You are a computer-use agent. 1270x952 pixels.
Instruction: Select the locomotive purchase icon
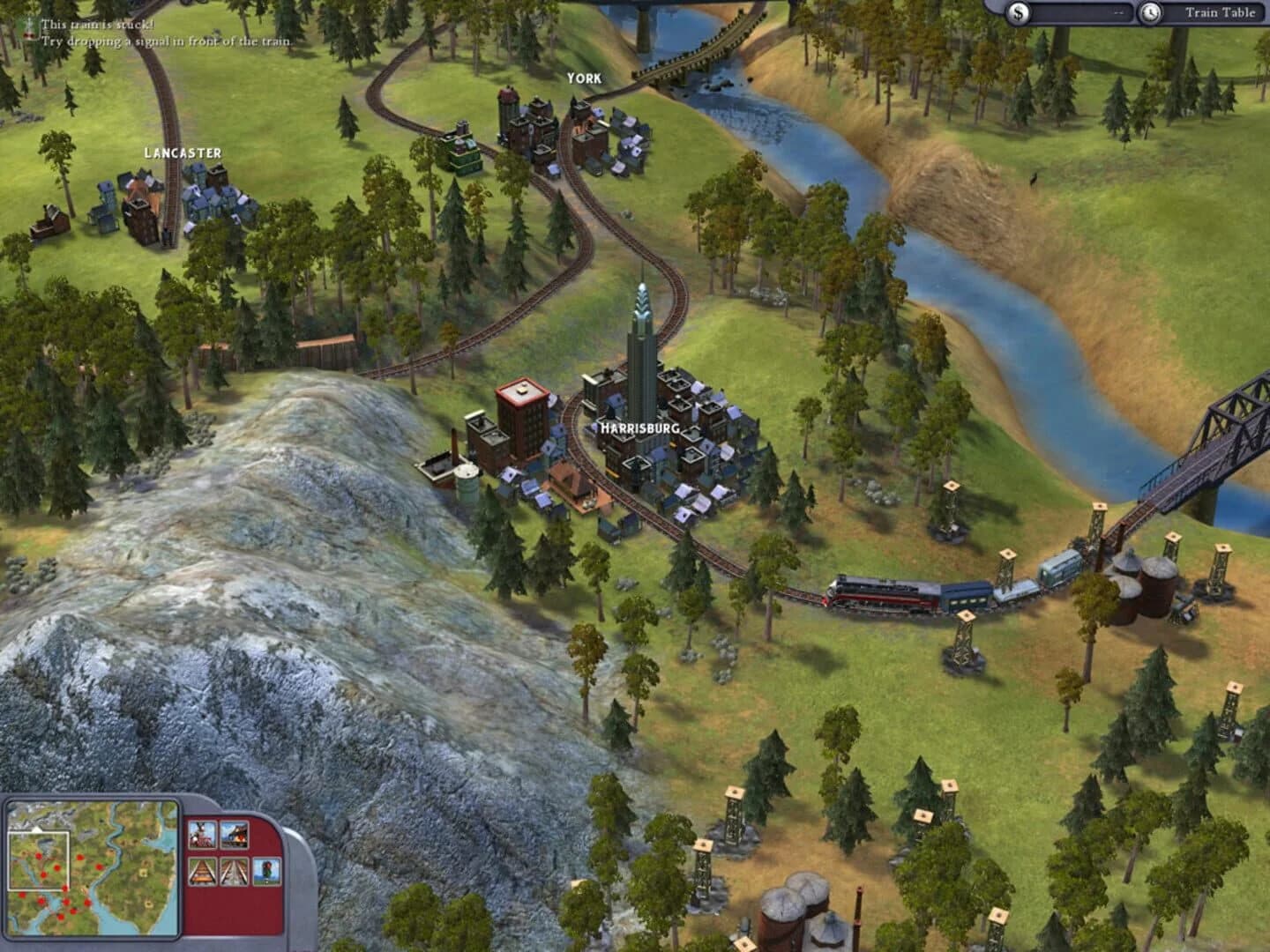(x=203, y=835)
